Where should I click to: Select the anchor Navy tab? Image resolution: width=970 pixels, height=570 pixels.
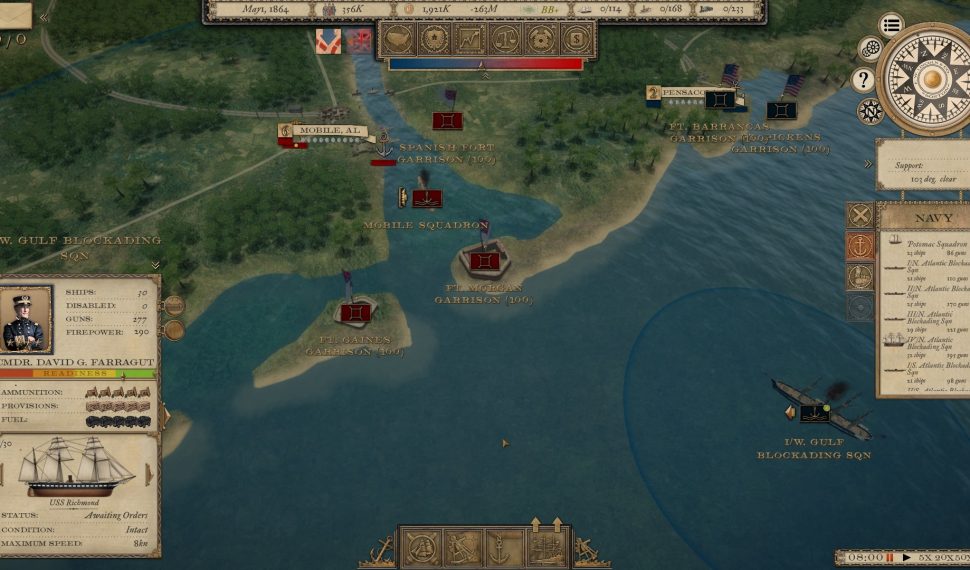(x=860, y=246)
